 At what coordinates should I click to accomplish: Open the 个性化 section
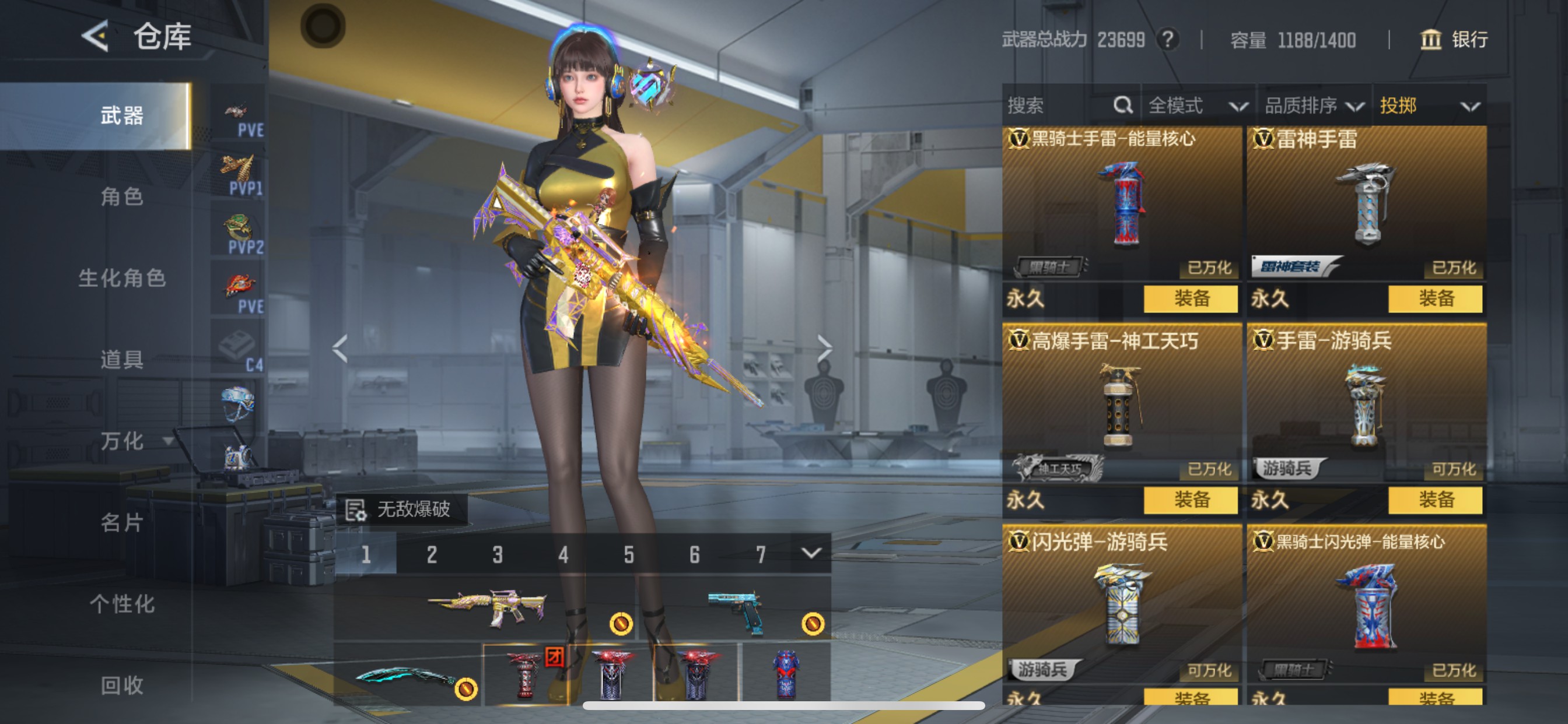coord(122,604)
